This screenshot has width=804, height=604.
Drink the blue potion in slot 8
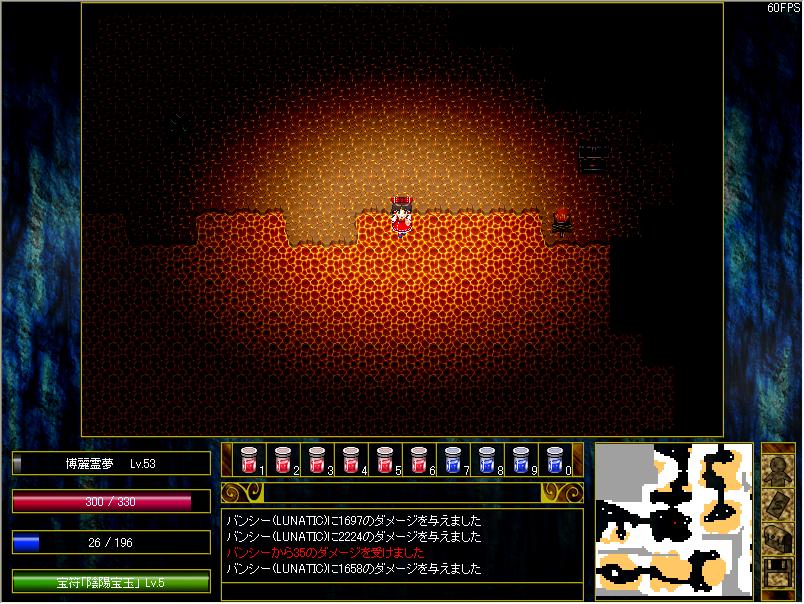pyautogui.click(x=487, y=459)
